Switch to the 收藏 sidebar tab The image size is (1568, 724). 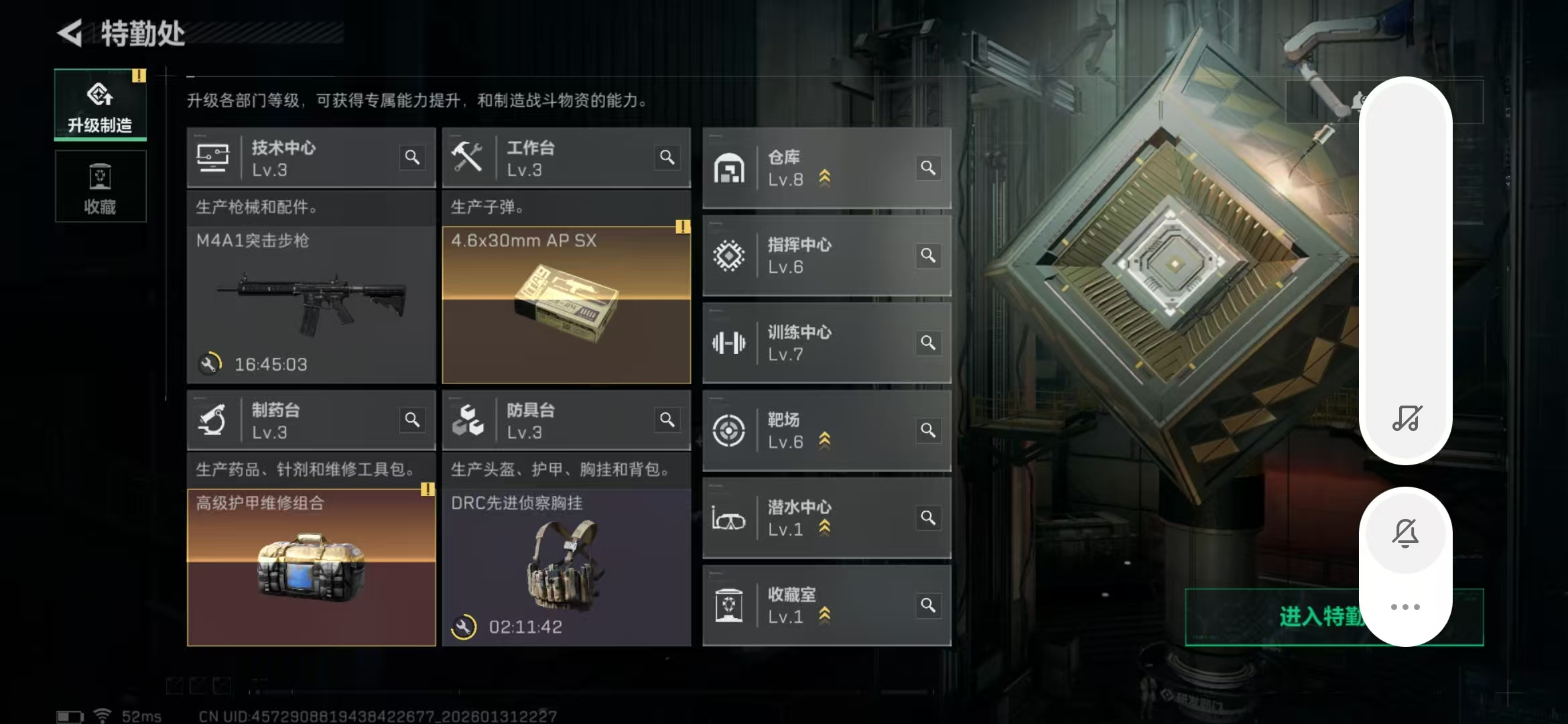(100, 186)
